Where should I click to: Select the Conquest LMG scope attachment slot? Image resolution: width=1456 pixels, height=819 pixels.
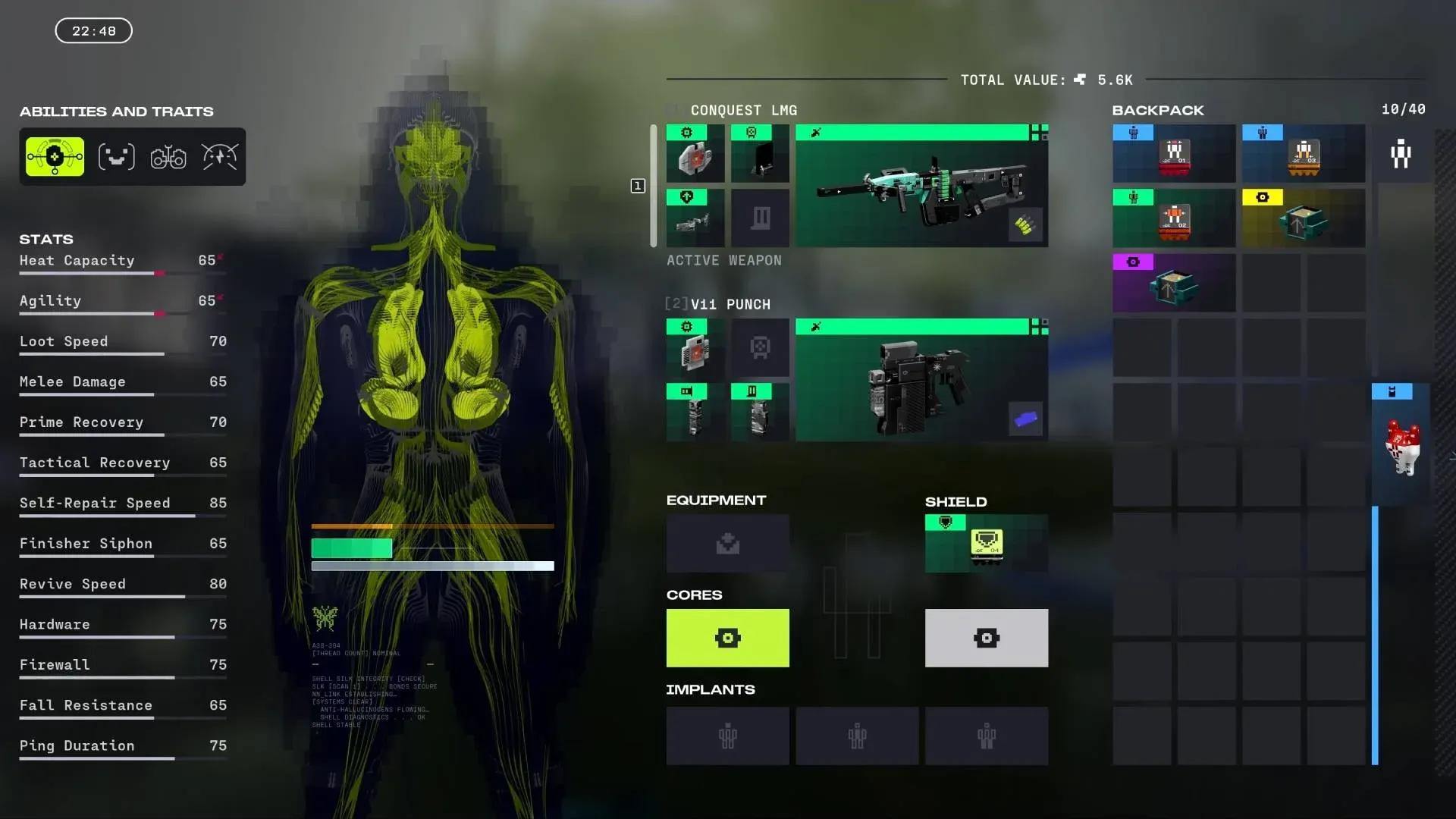pyautogui.click(x=761, y=154)
